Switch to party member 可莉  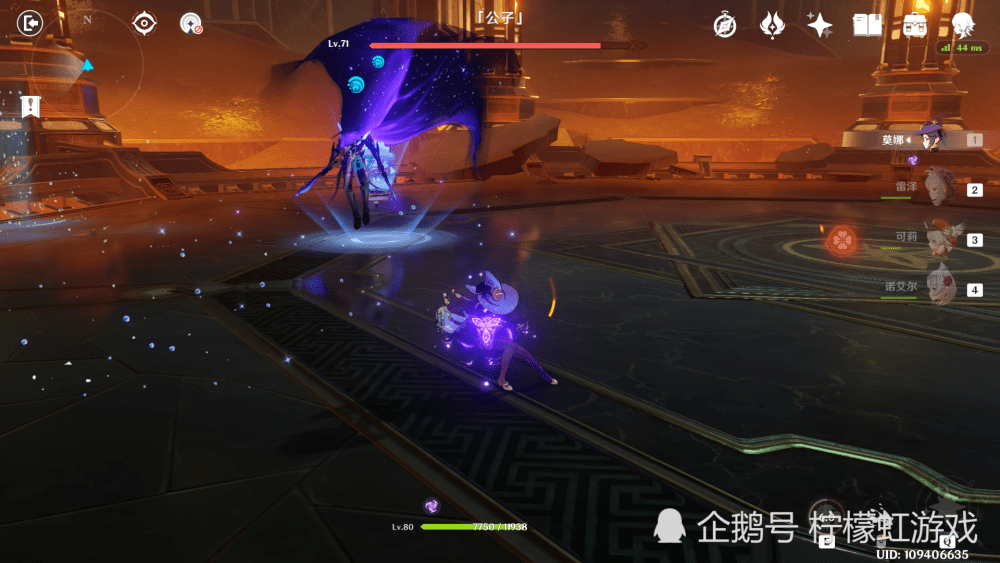[941, 239]
